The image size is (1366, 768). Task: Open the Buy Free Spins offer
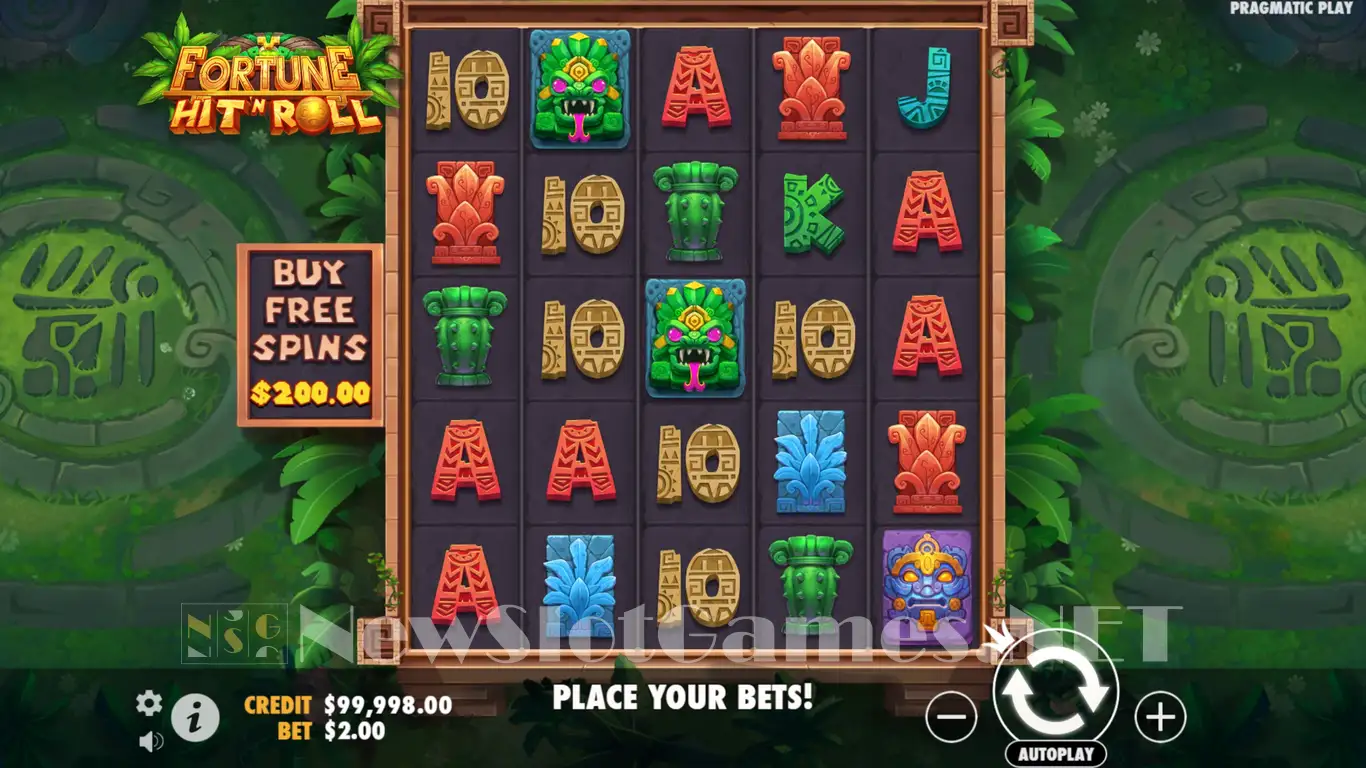click(x=310, y=334)
